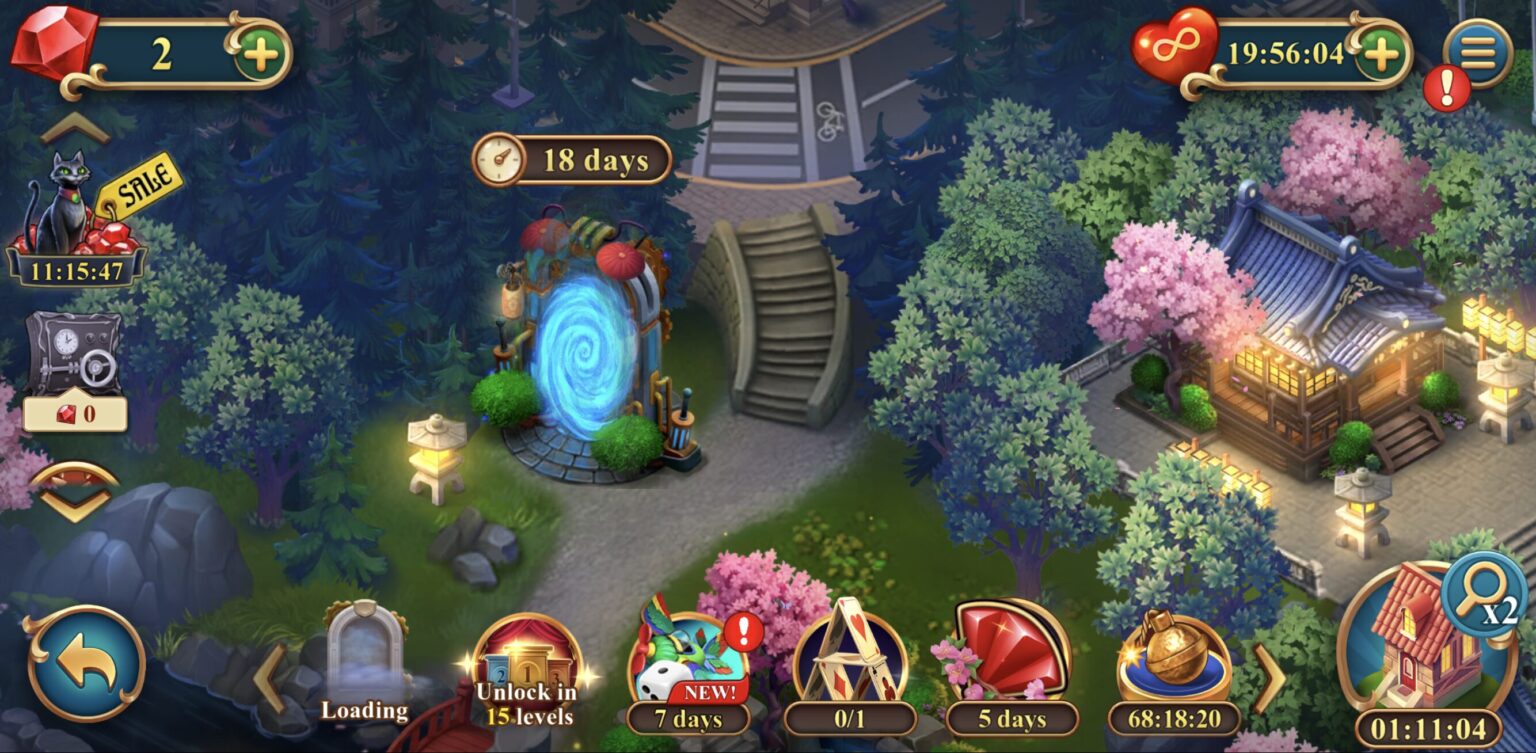This screenshot has height=753, width=1536.
Task: Show previous events with left arrow
Action: [269, 678]
